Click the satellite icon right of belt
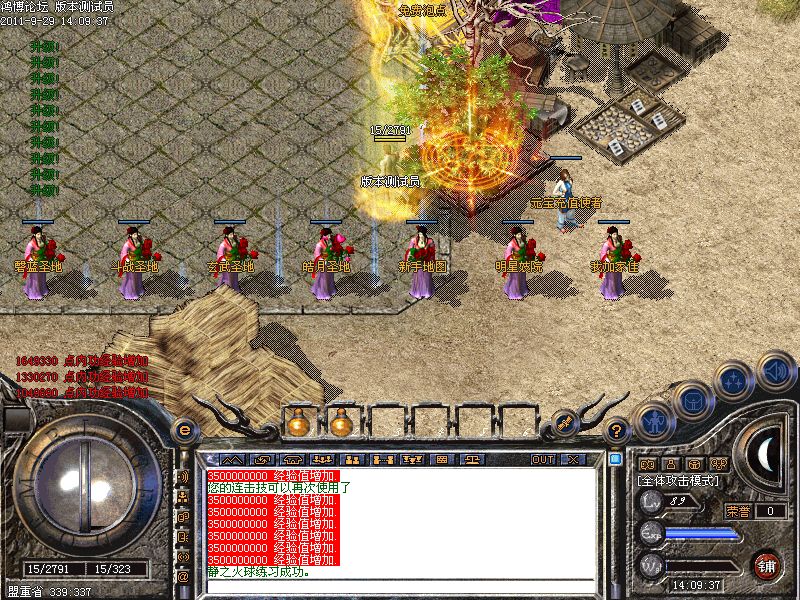 coord(565,424)
